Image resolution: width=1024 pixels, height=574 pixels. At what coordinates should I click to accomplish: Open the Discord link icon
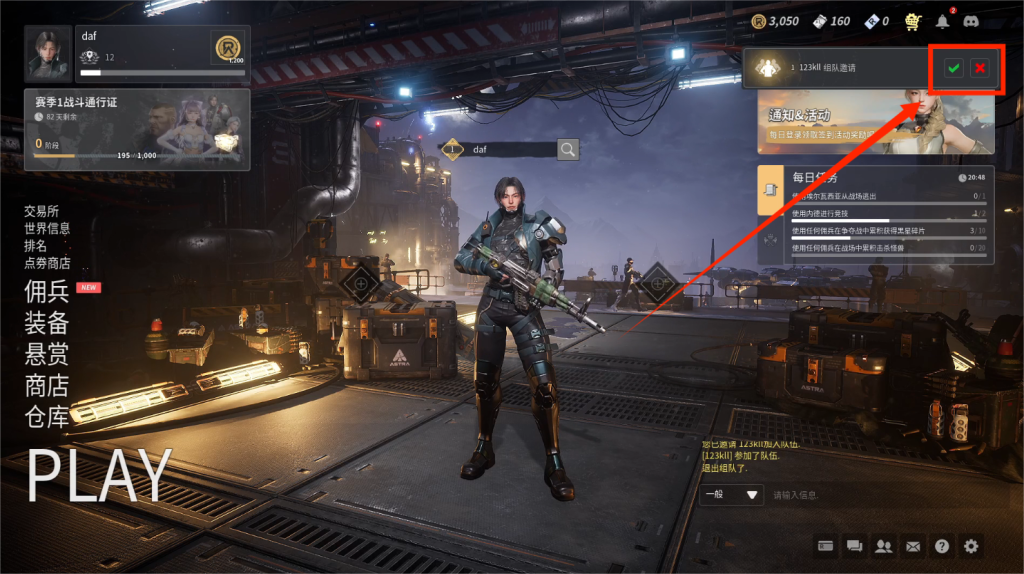pos(970,21)
